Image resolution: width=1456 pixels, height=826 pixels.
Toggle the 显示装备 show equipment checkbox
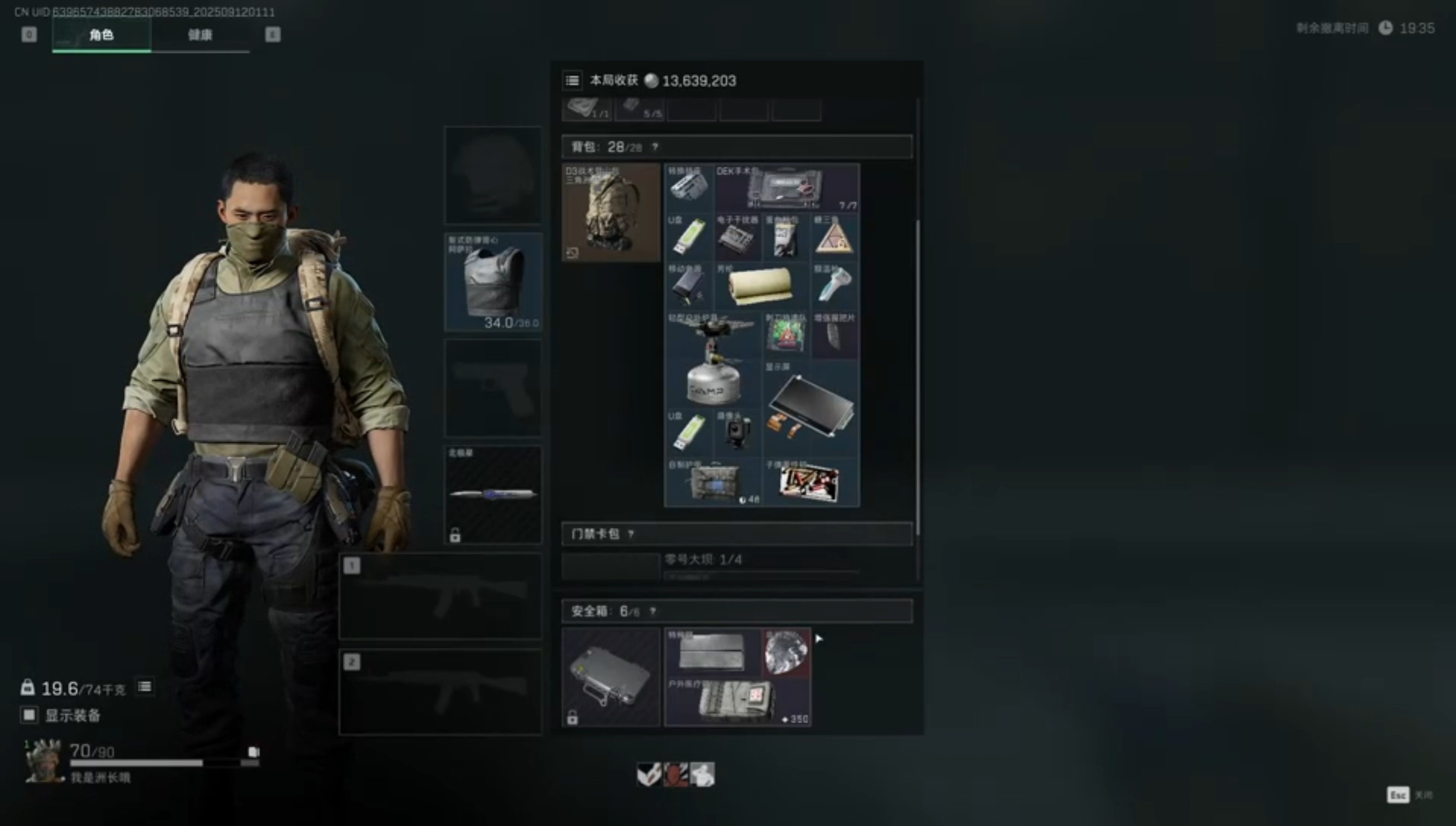[29, 715]
